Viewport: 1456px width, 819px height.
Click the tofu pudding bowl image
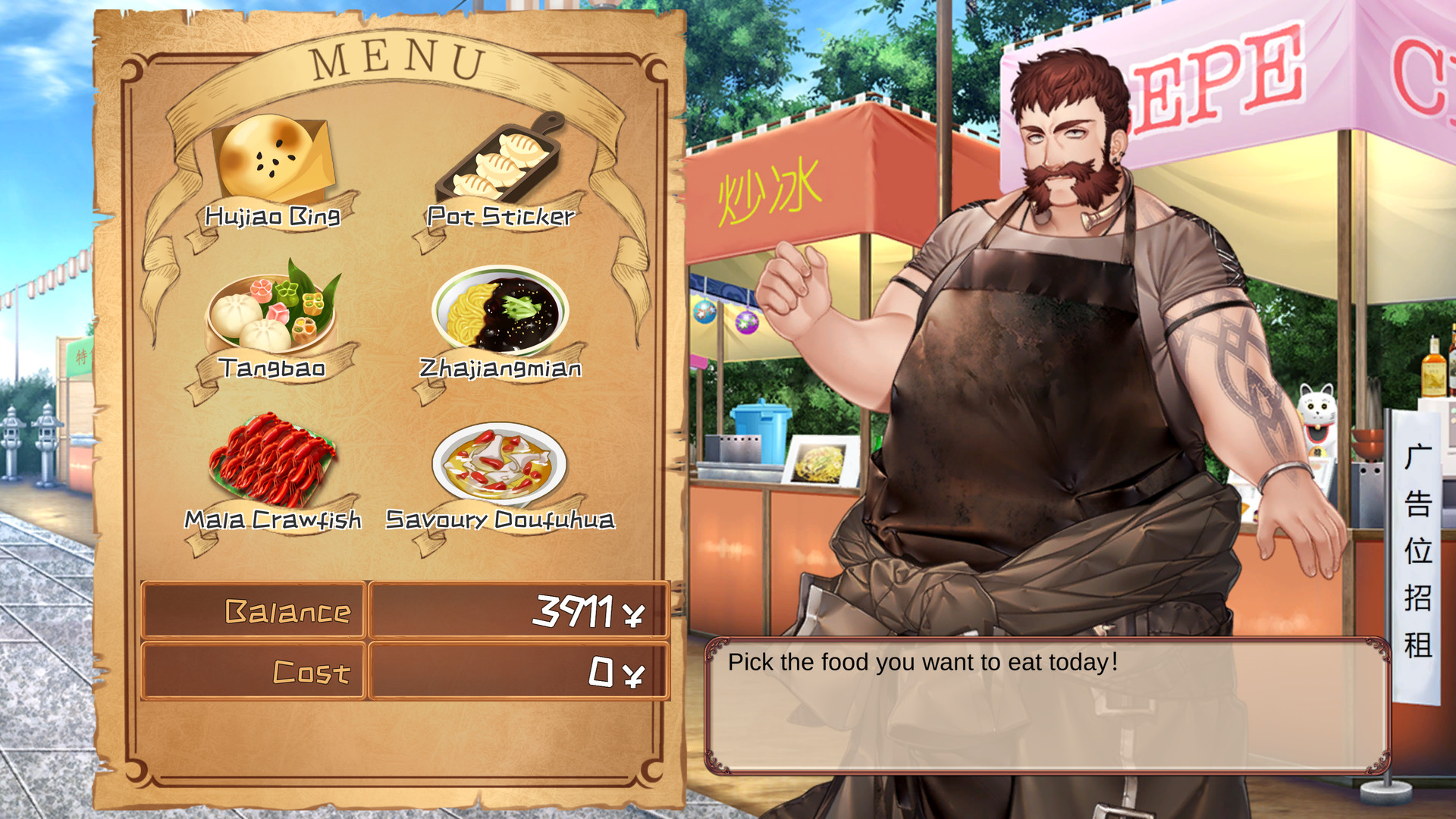(x=500, y=464)
